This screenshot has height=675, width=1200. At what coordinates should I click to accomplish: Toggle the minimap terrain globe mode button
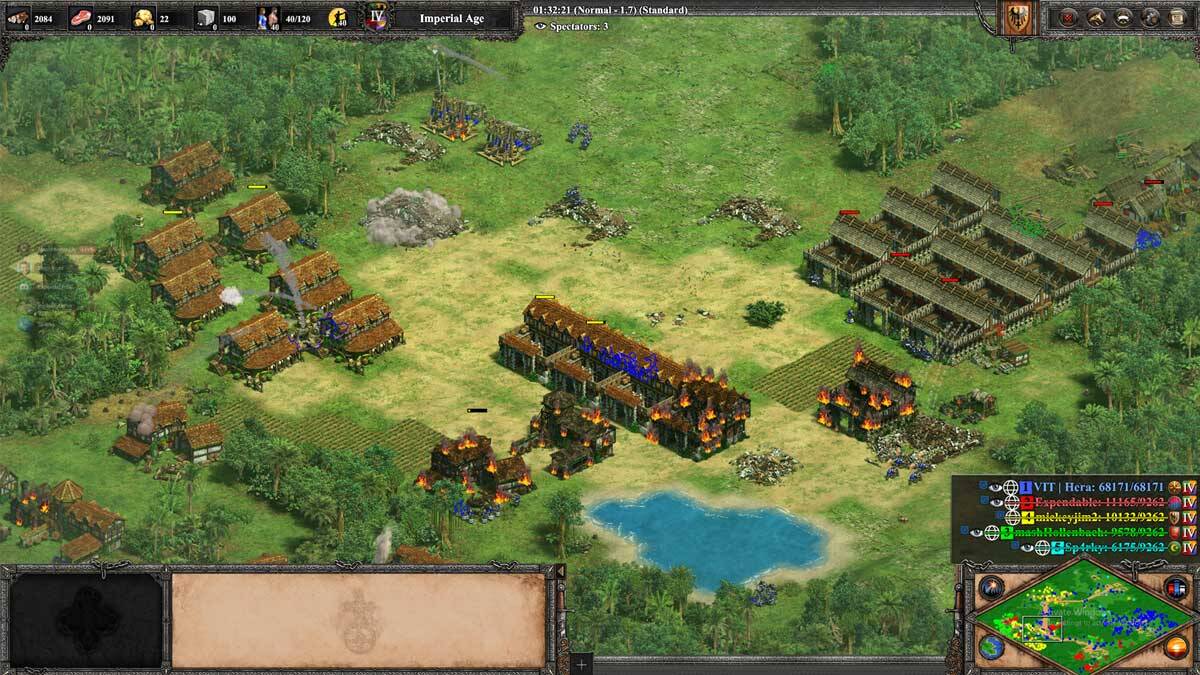(x=991, y=646)
